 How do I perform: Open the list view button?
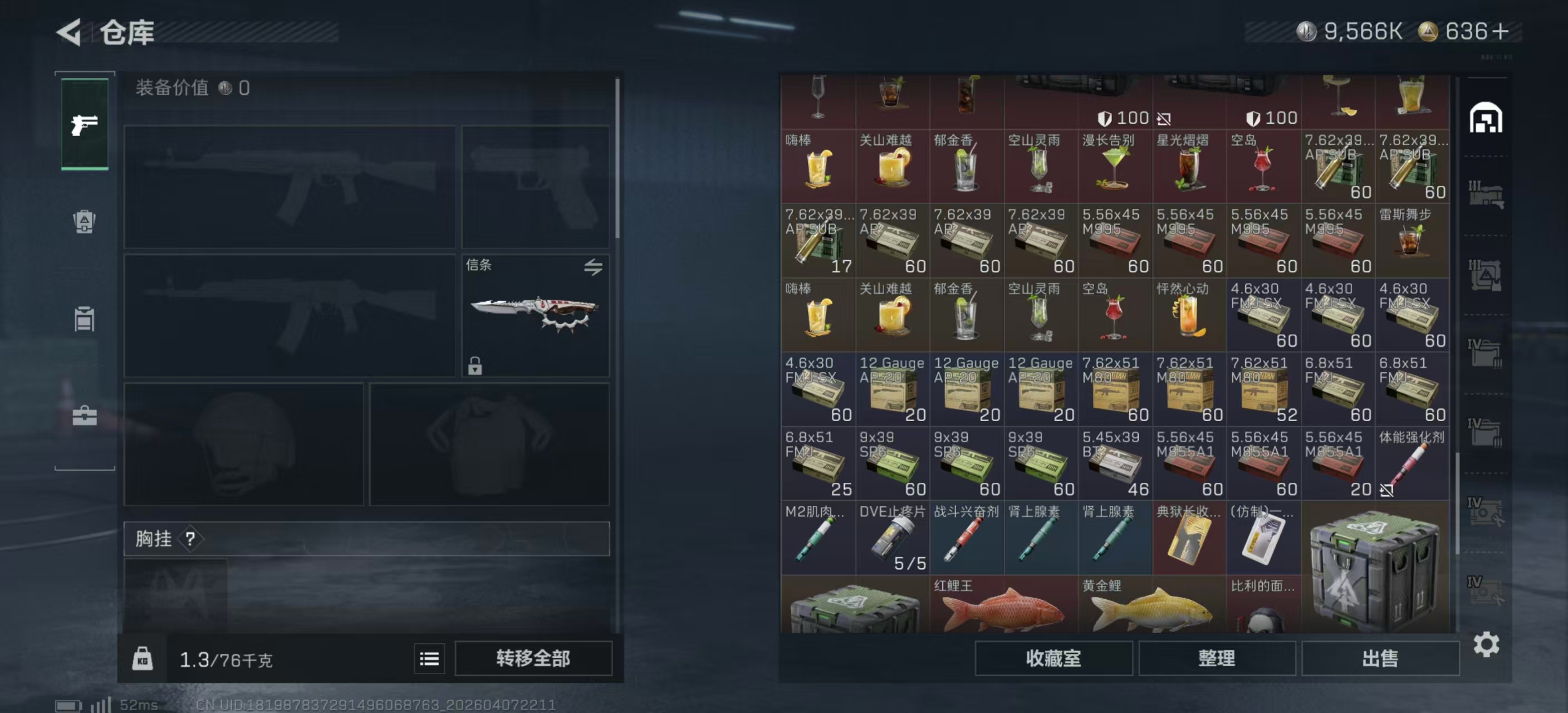pos(429,658)
